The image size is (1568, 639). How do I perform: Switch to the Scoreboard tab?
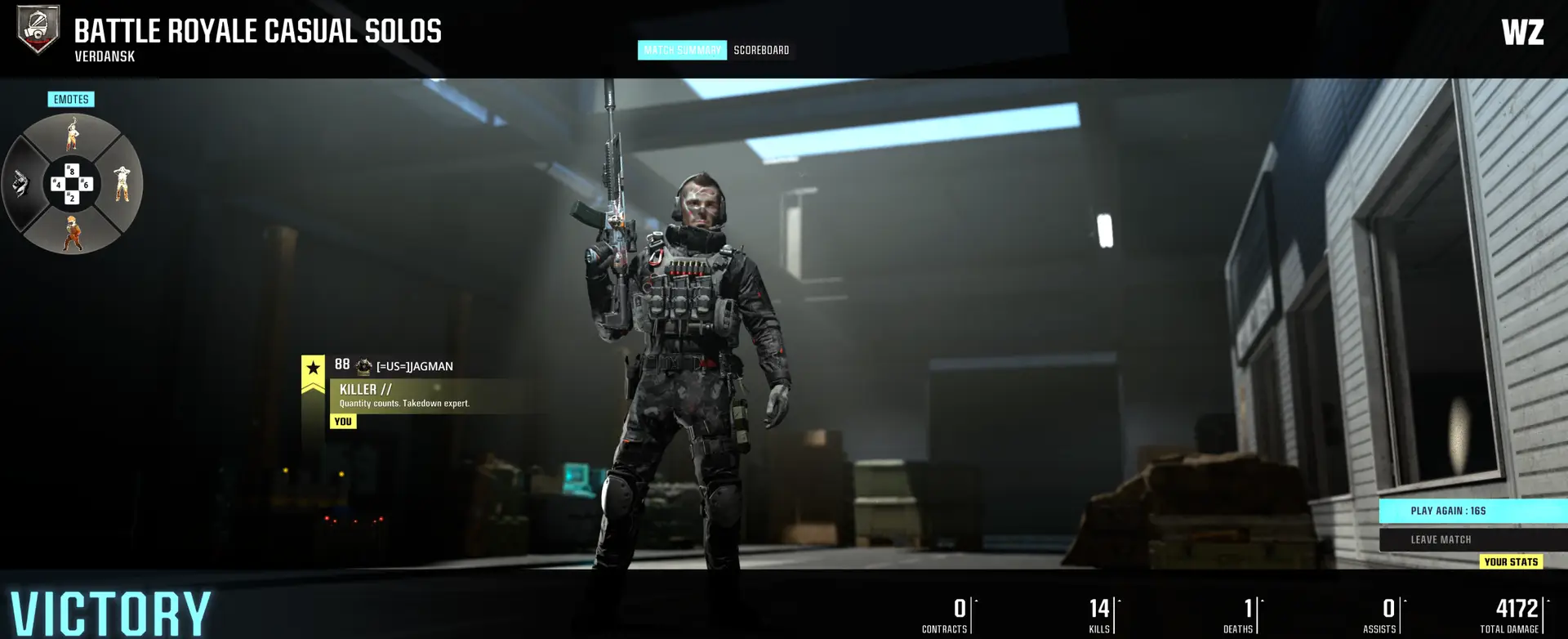(x=761, y=51)
